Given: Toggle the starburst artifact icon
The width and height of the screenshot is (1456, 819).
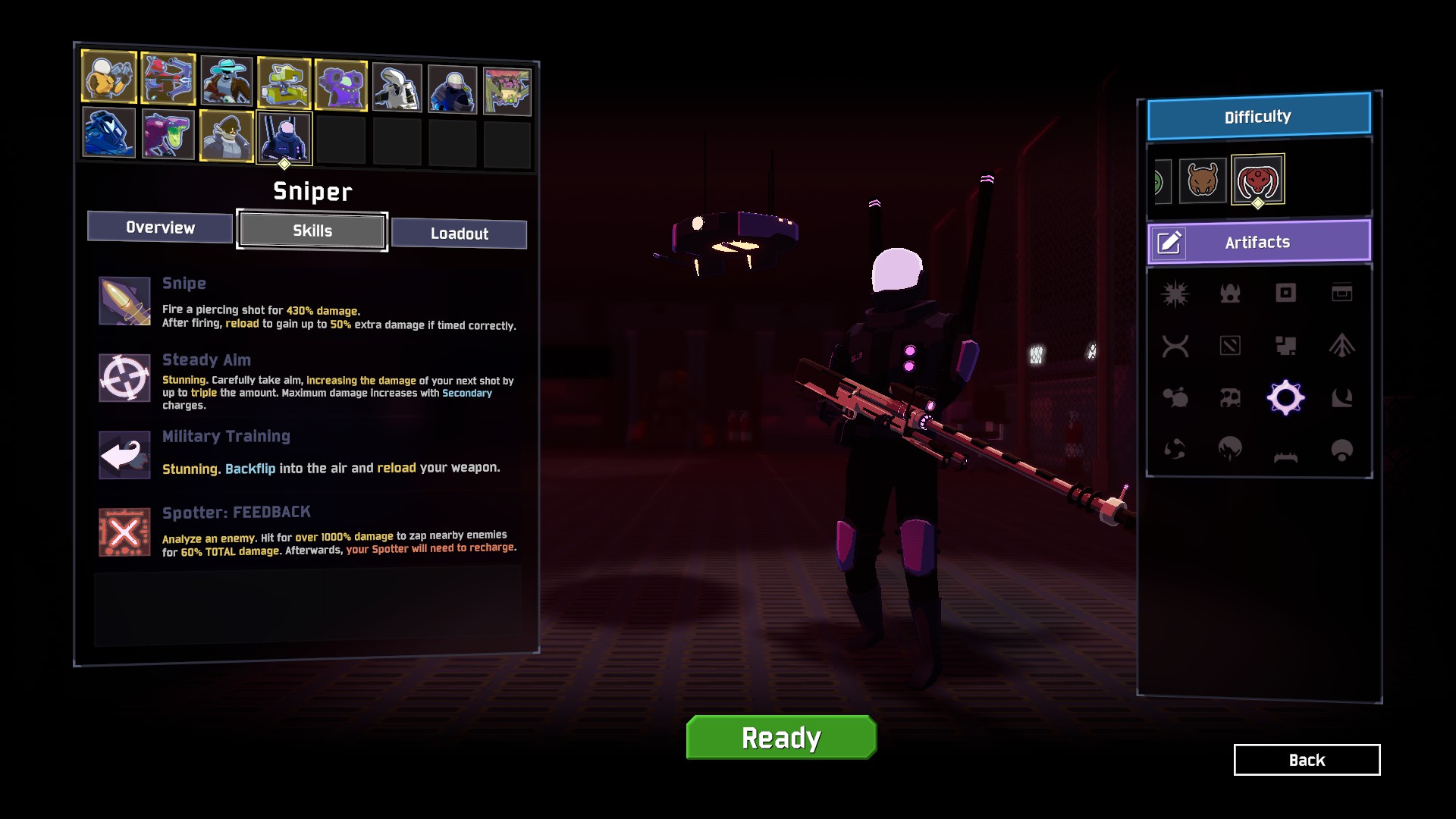Looking at the screenshot, I should 1175,293.
